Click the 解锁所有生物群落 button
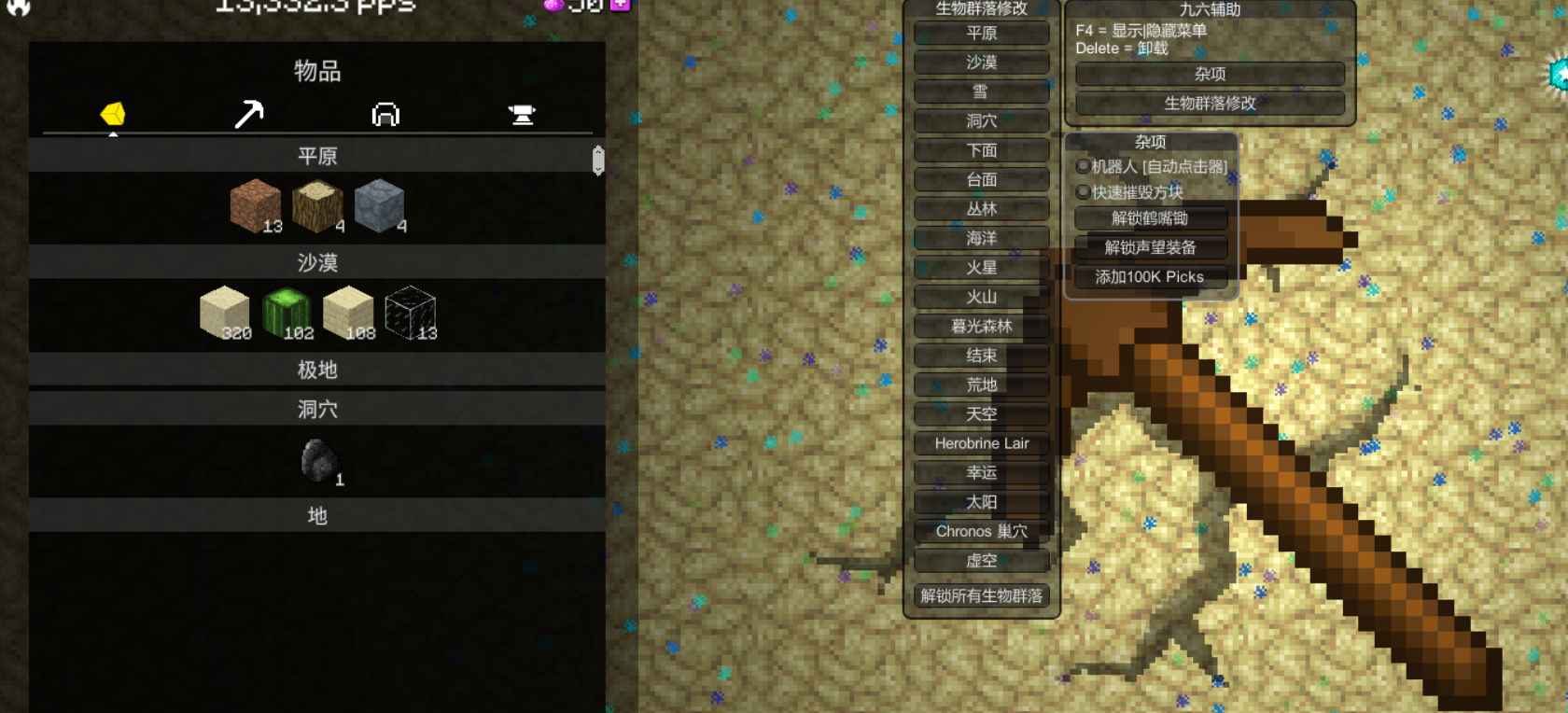The image size is (1568, 713). (x=983, y=595)
